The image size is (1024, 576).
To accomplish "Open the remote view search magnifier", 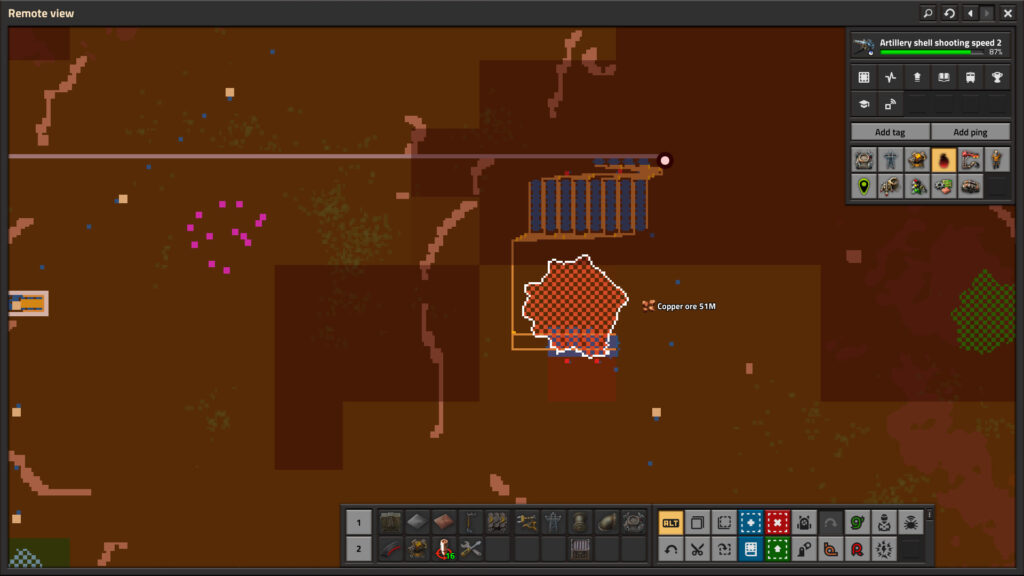I will tap(927, 13).
